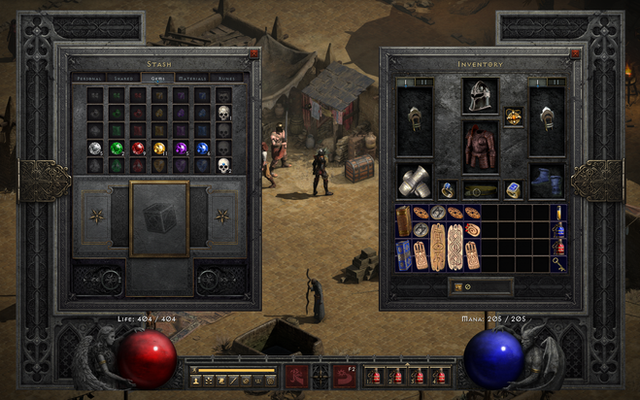Click the equipped amulet slot
This screenshot has width=640, height=400.
514,116
